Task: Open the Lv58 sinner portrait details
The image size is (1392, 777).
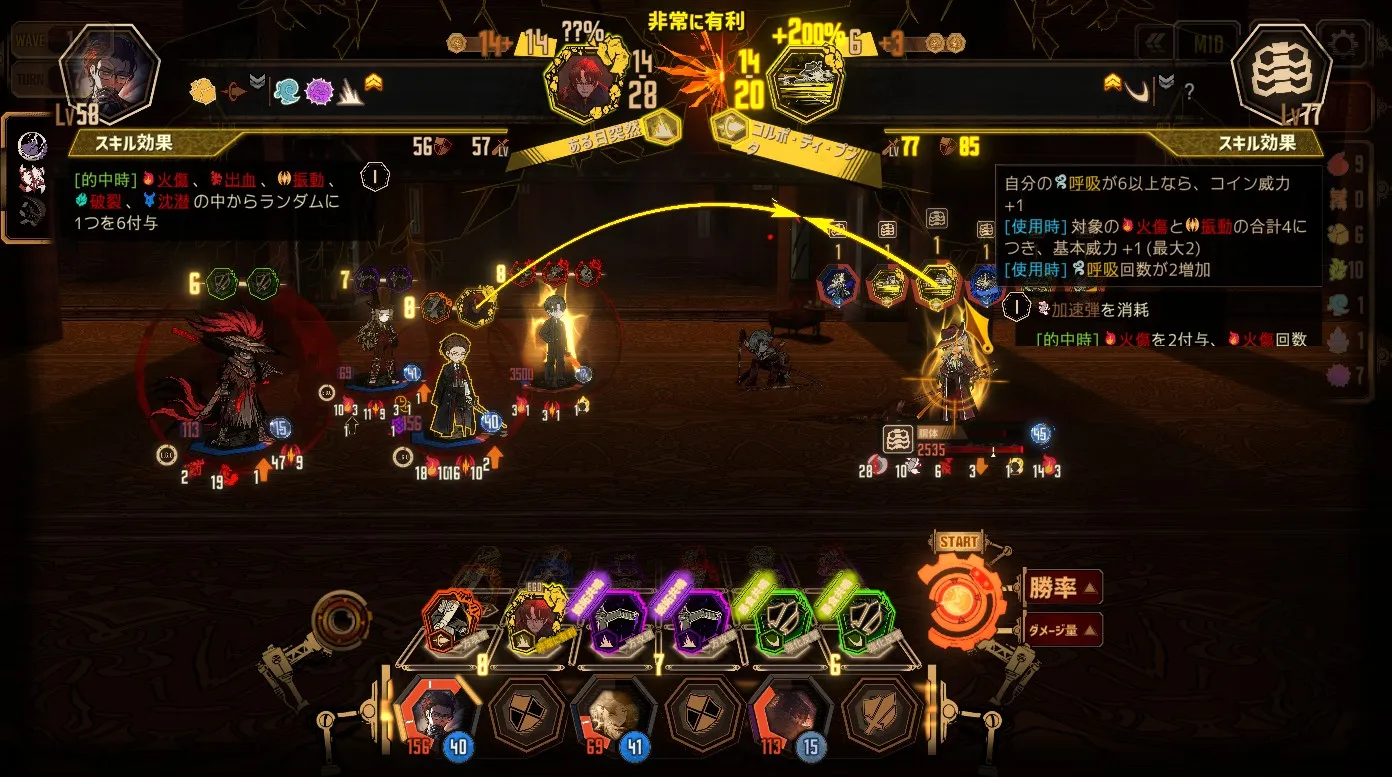Action: [x=110, y=72]
